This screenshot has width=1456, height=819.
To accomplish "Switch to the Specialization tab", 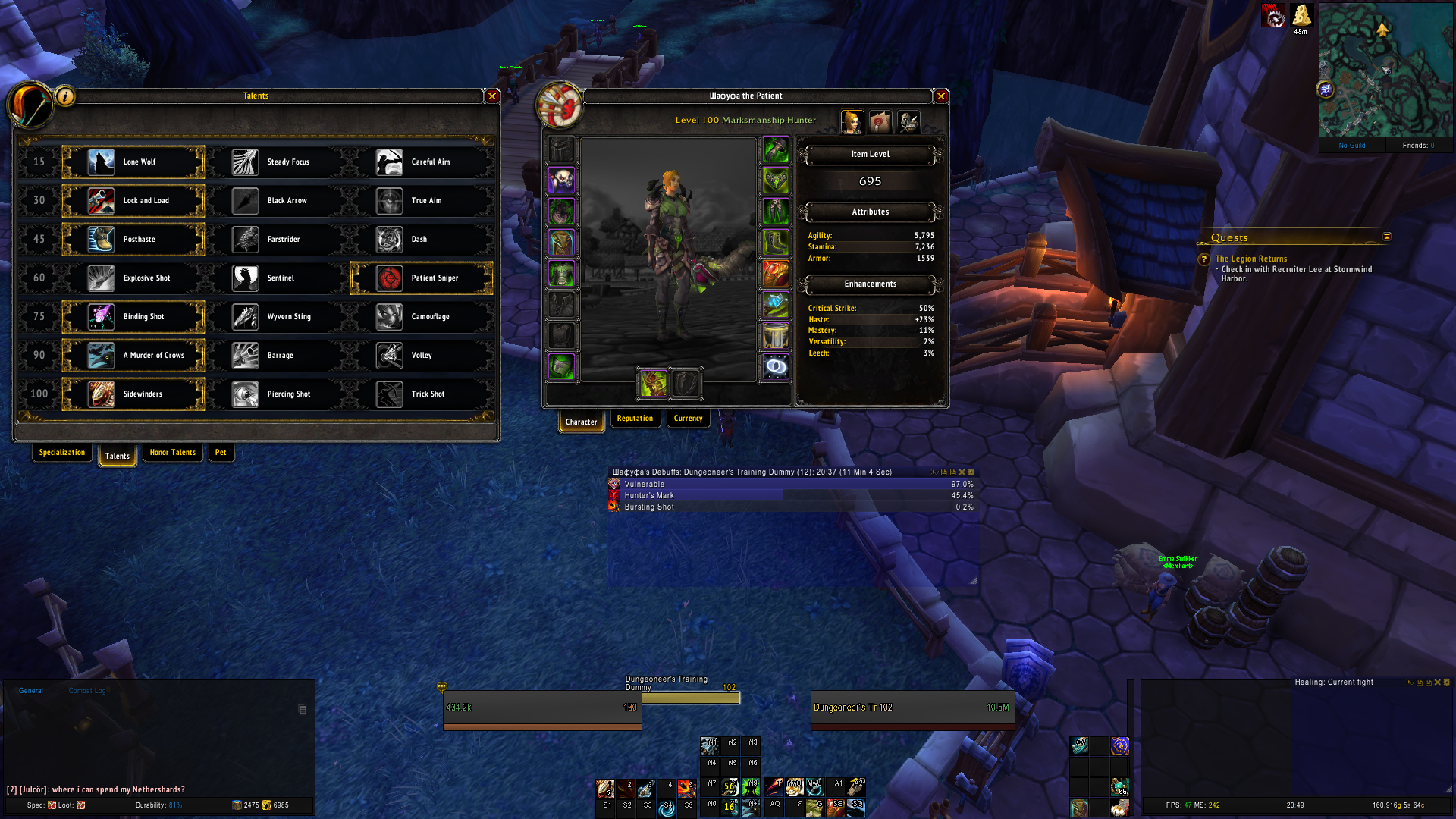I will click(62, 453).
